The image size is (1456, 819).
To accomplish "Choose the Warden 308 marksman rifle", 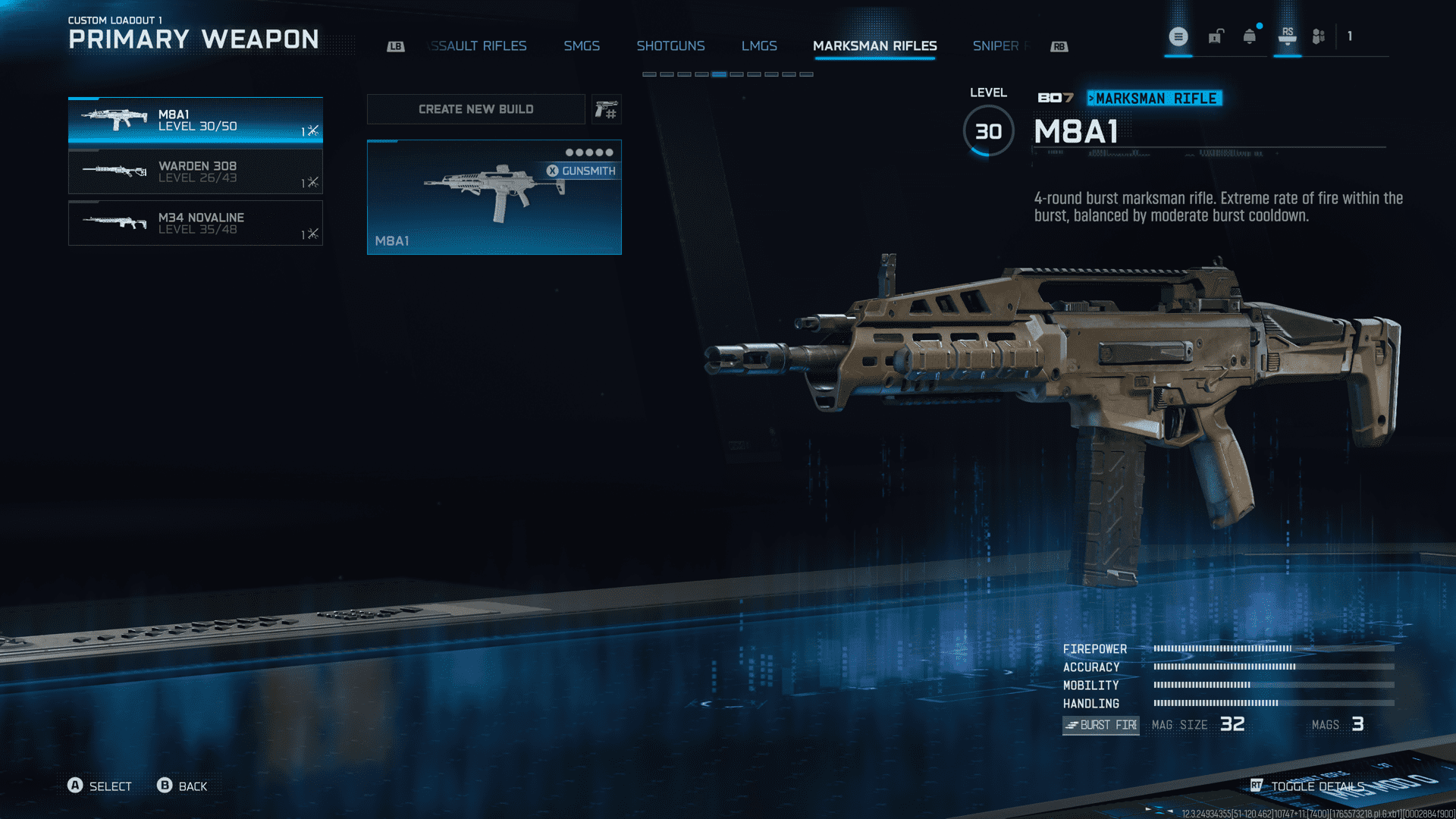I will [195, 172].
